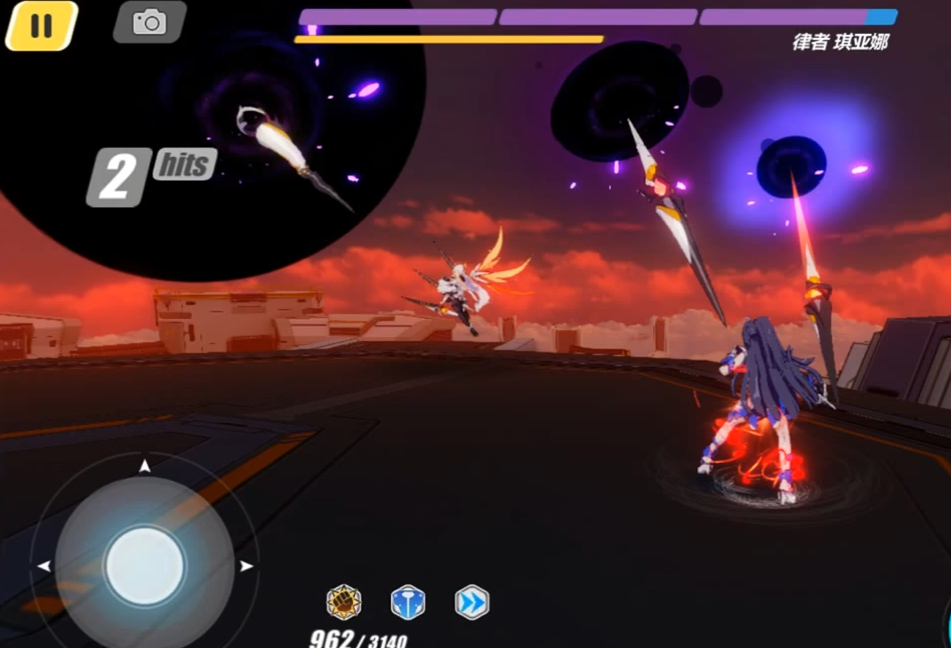
Task: Select the double-arrow speed buff icon
Action: pyautogui.click(x=471, y=602)
